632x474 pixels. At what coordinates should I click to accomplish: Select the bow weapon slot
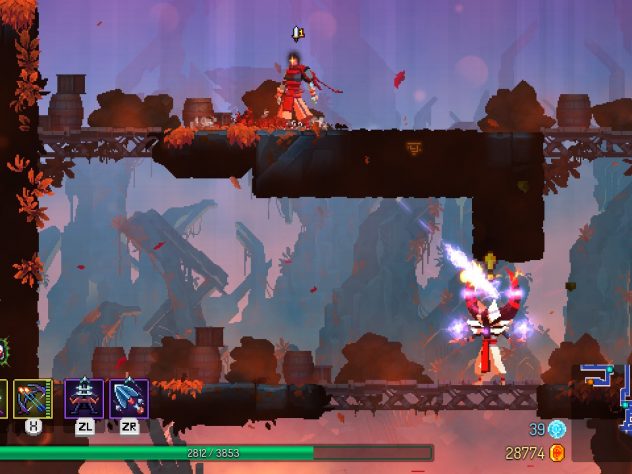(32, 398)
